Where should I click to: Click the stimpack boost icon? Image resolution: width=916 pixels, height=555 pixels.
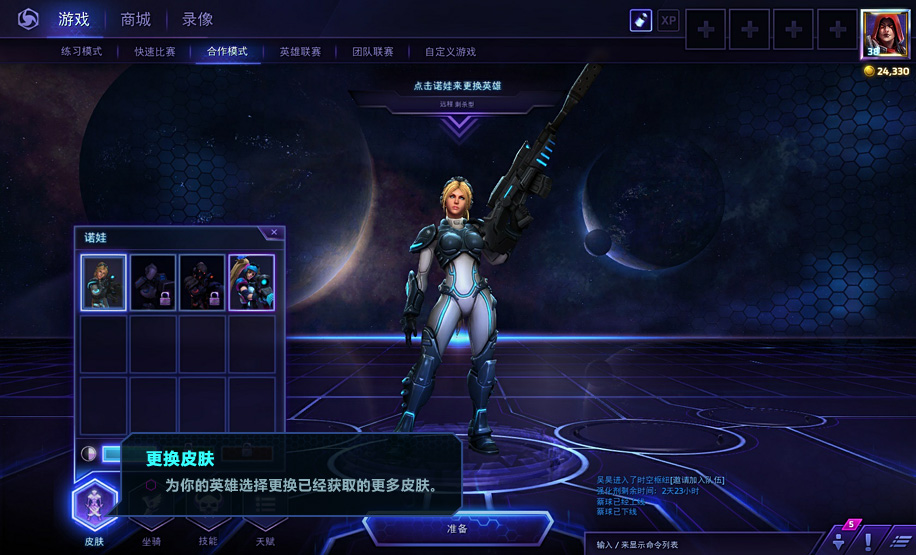point(641,20)
